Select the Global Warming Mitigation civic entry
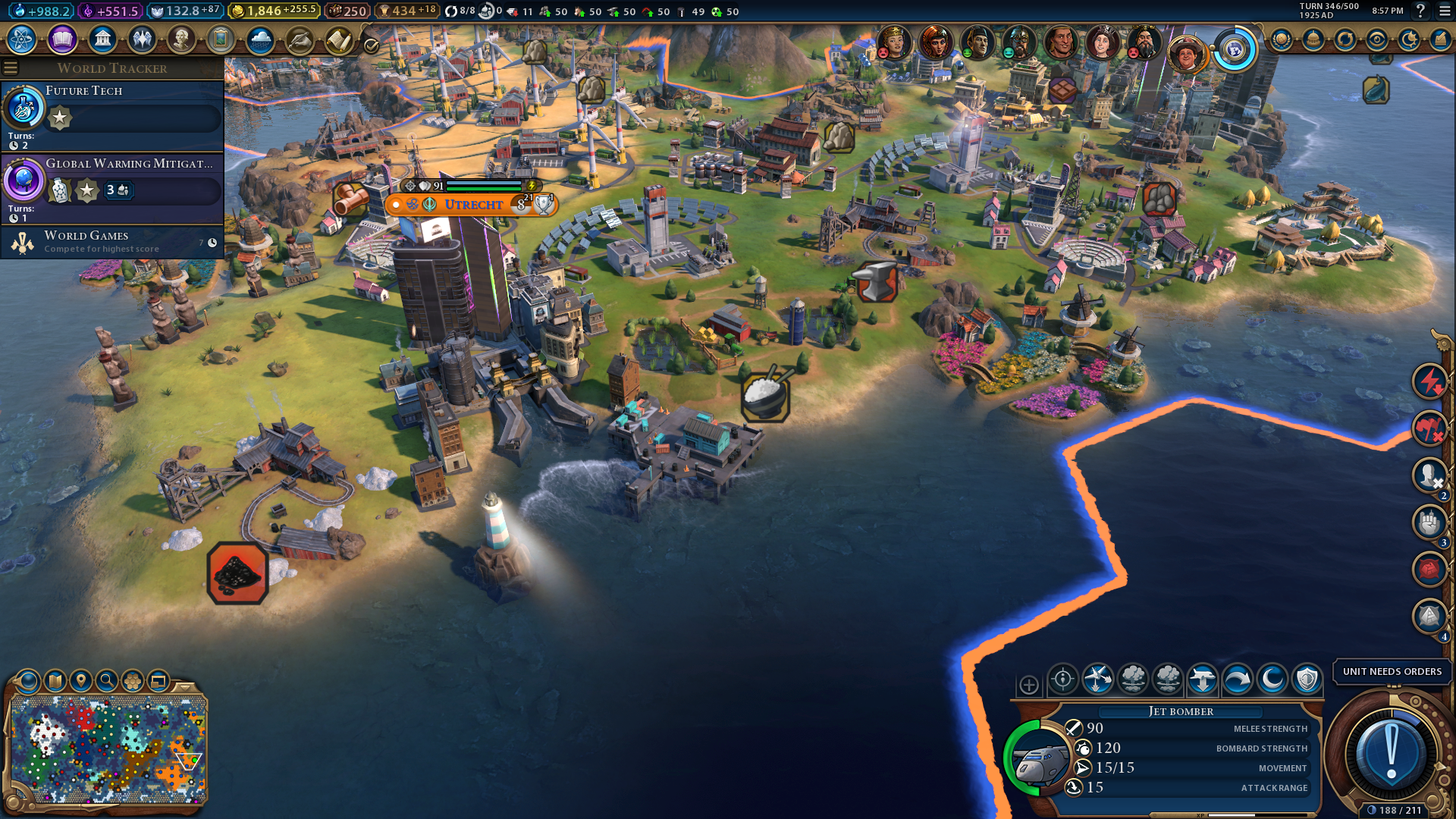The width and height of the screenshot is (1456, 819). tap(112, 187)
